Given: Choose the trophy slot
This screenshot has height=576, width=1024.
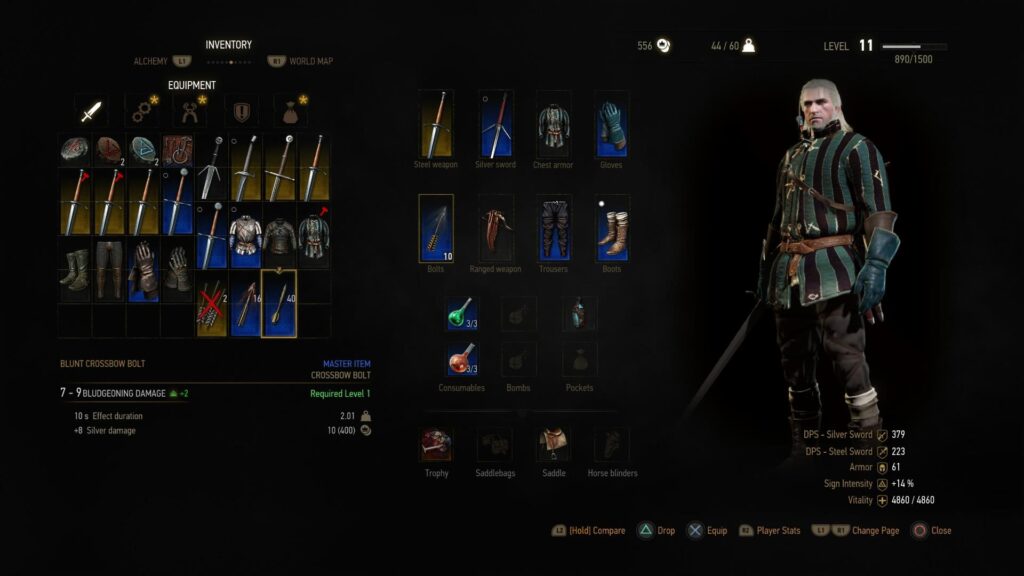Looking at the screenshot, I should coord(436,444).
